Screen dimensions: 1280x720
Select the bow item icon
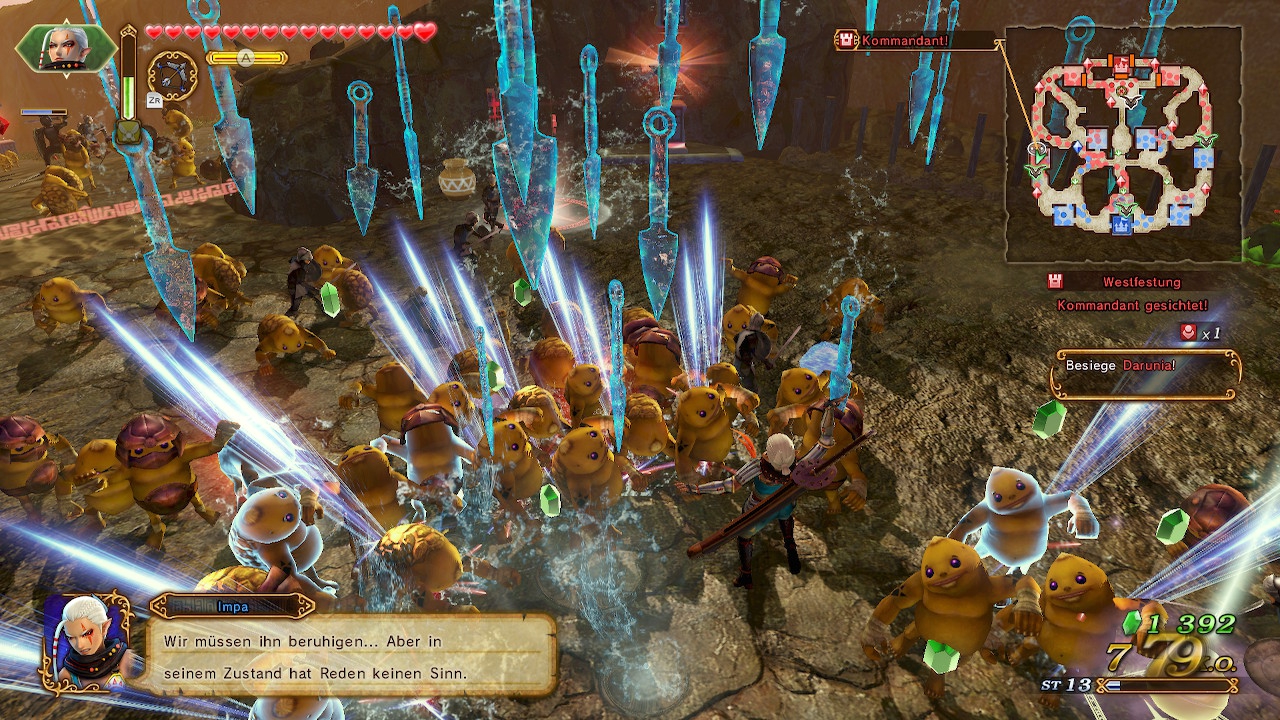tap(172, 75)
